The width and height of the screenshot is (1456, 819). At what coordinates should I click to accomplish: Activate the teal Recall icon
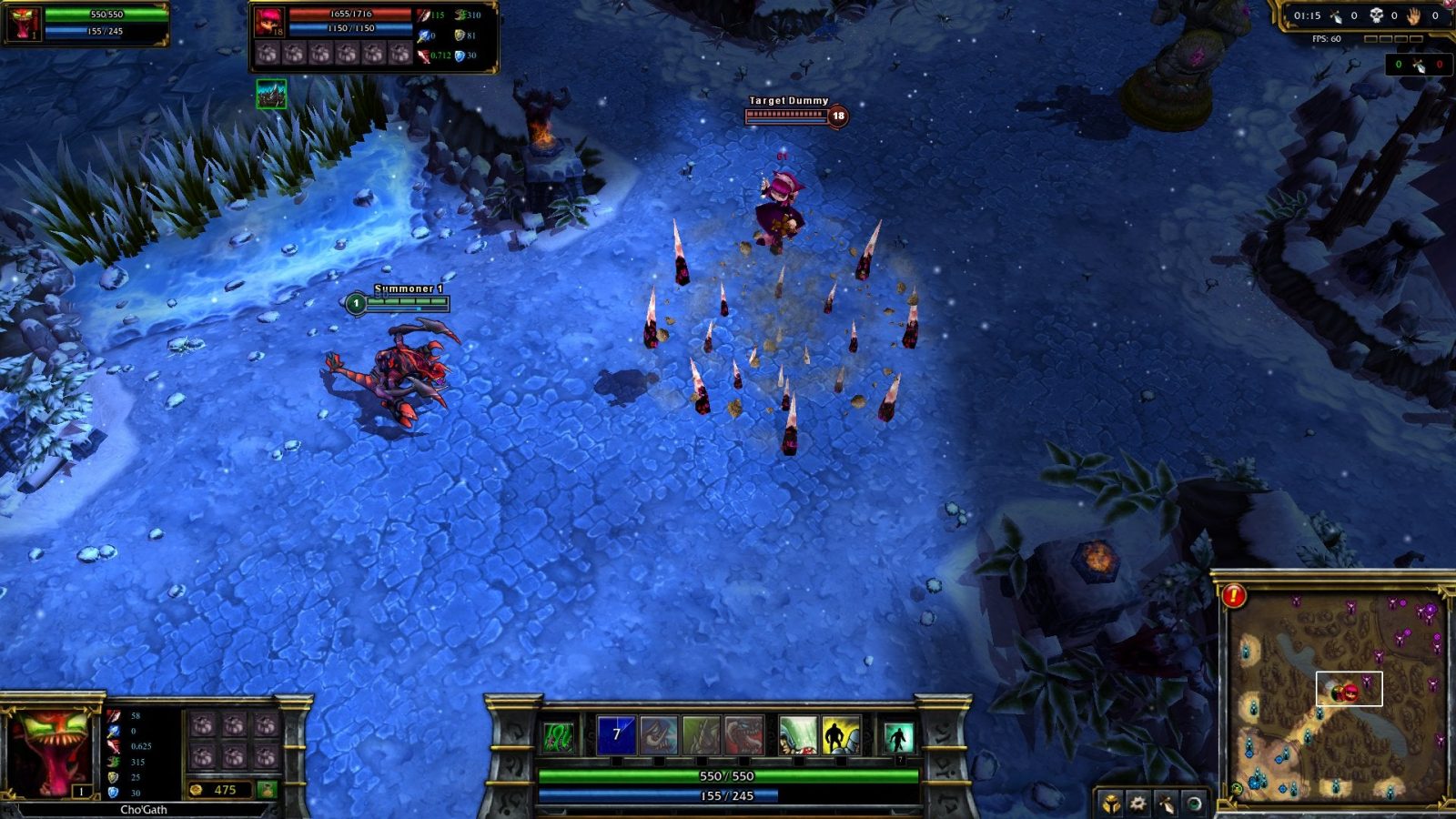pyautogui.click(x=898, y=737)
